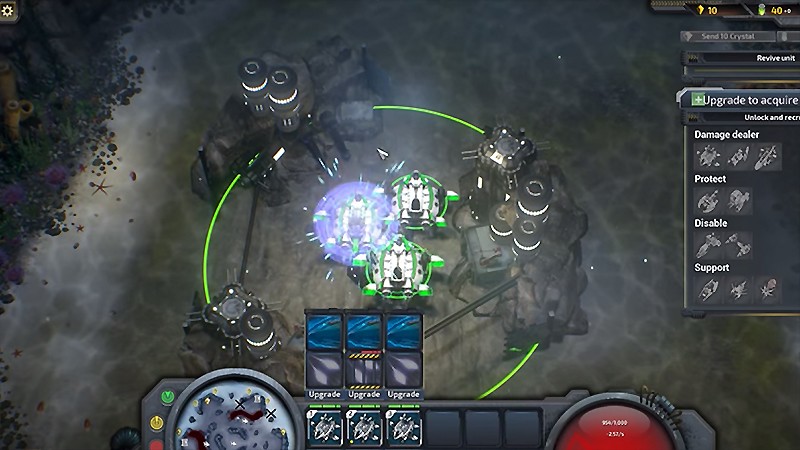Pick the last Support unit icon
Image resolution: width=800 pixels, height=450 pixels.
(768, 290)
